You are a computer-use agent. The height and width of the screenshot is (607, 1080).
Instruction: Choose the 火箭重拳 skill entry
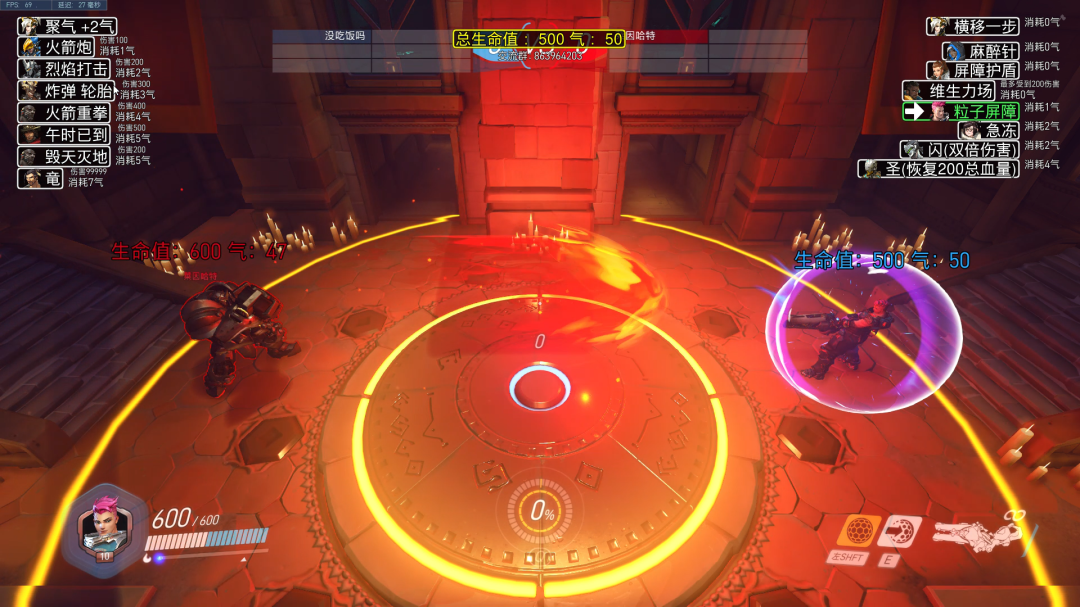point(66,113)
